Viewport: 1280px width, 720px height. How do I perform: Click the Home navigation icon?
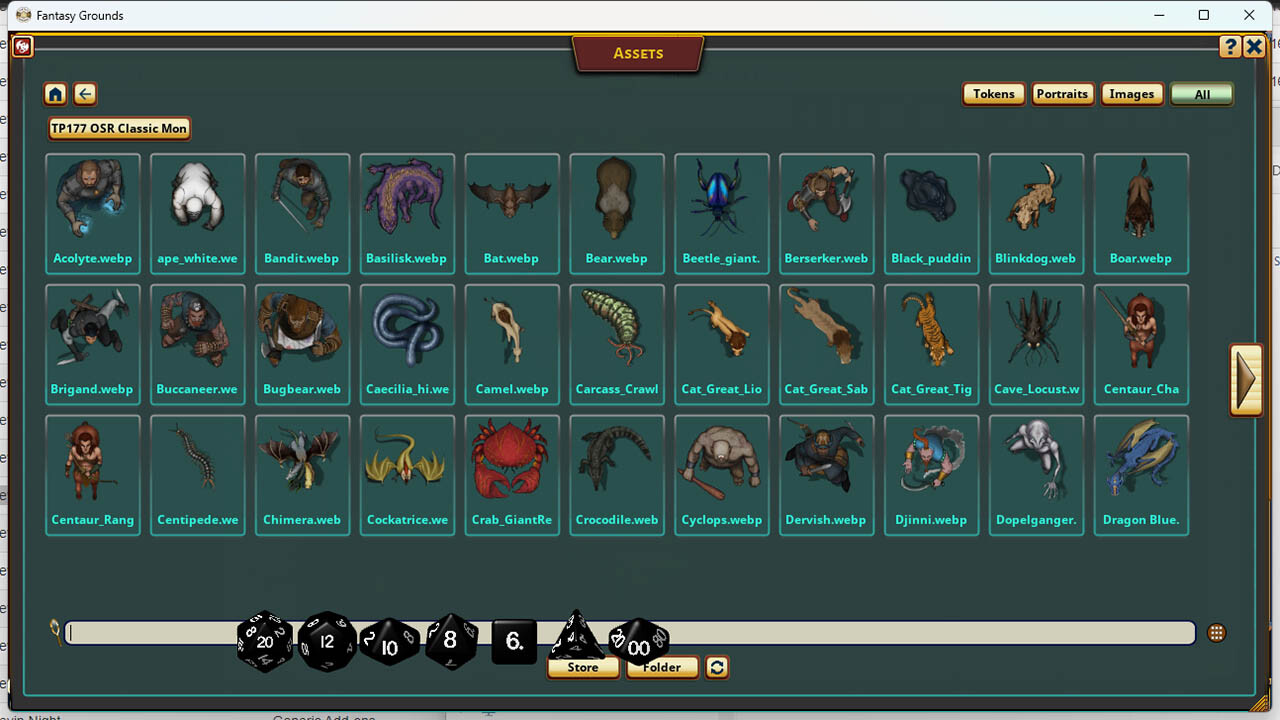click(x=55, y=93)
